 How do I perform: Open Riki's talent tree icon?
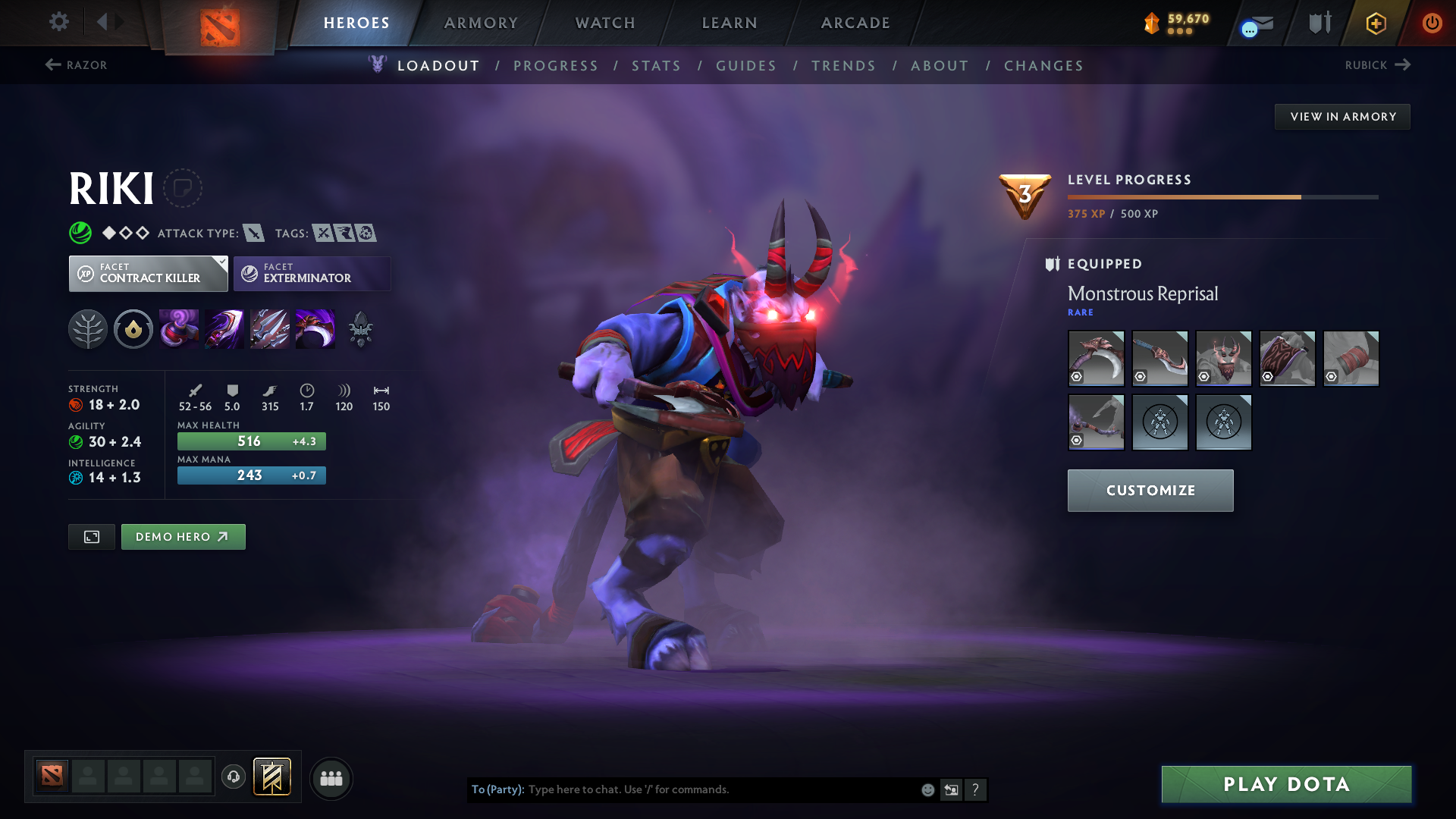click(87, 329)
